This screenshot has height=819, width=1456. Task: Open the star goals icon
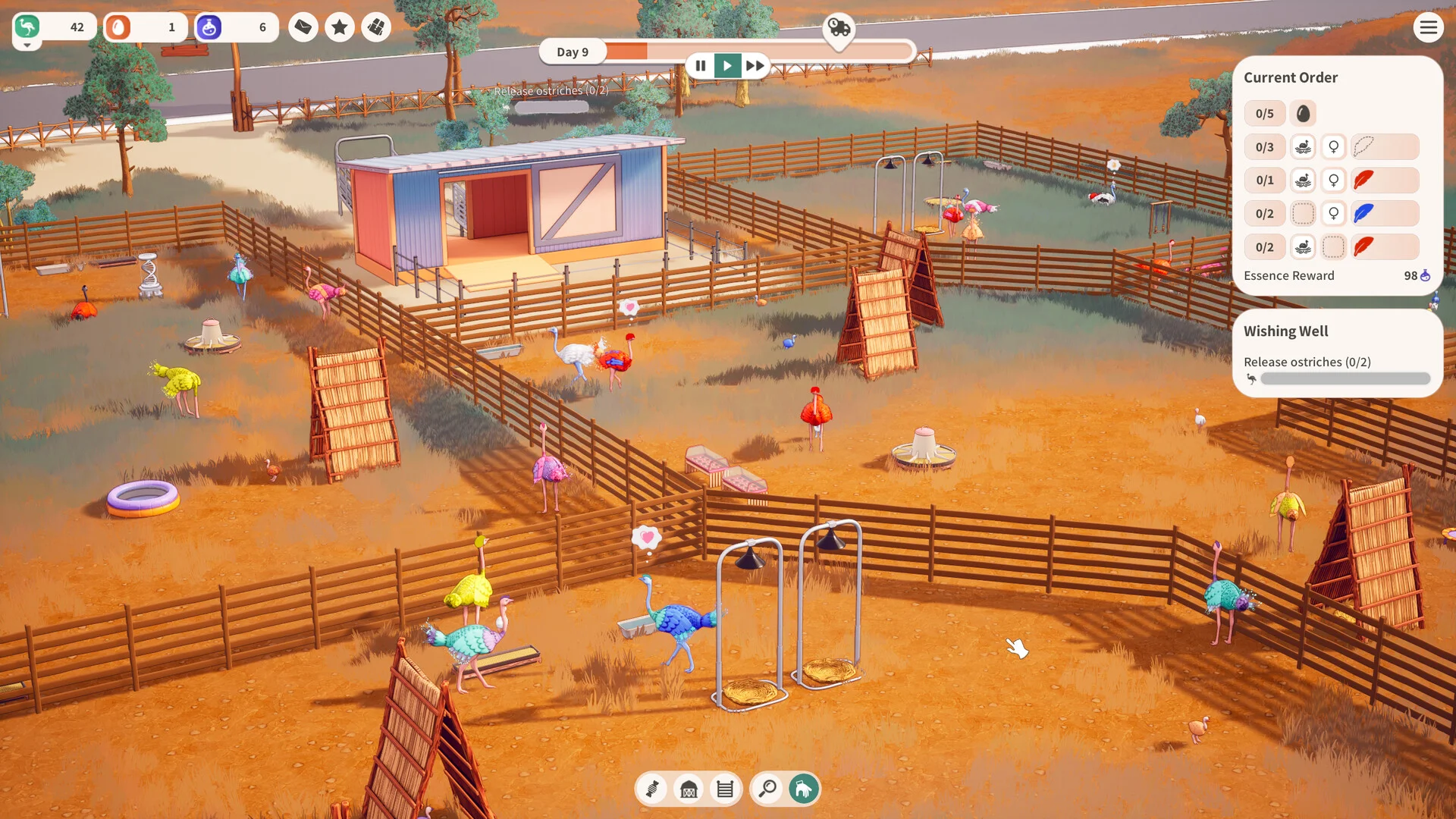pos(340,28)
